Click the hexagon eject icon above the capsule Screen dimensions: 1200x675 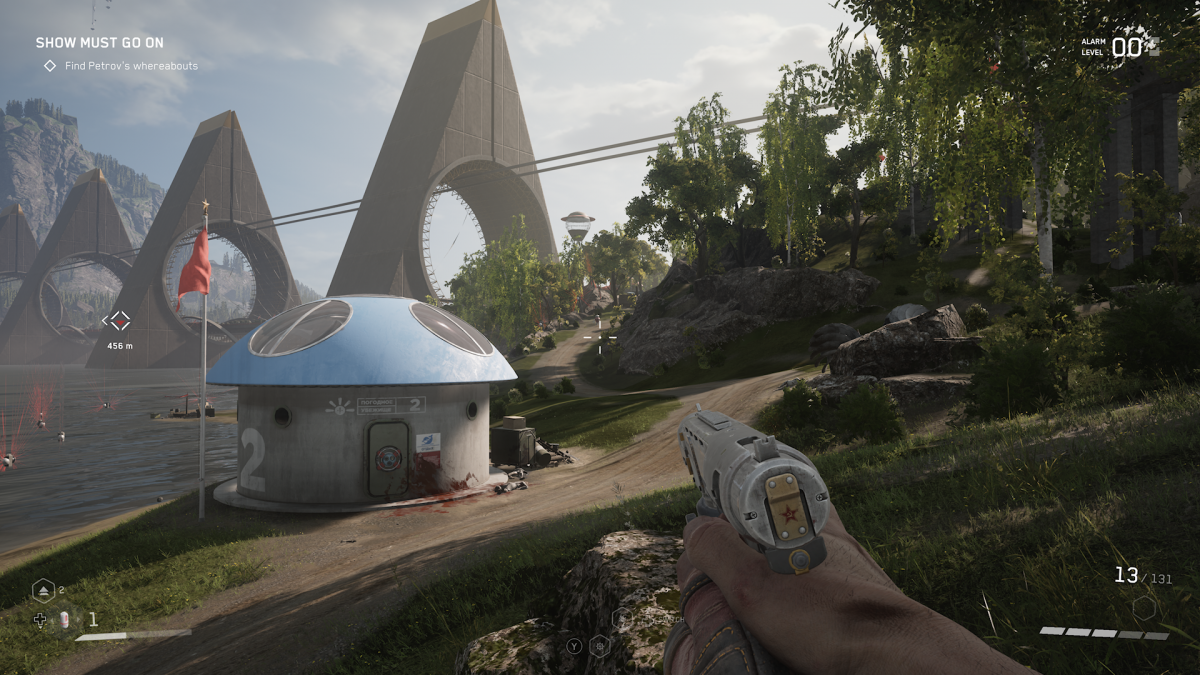click(x=44, y=590)
